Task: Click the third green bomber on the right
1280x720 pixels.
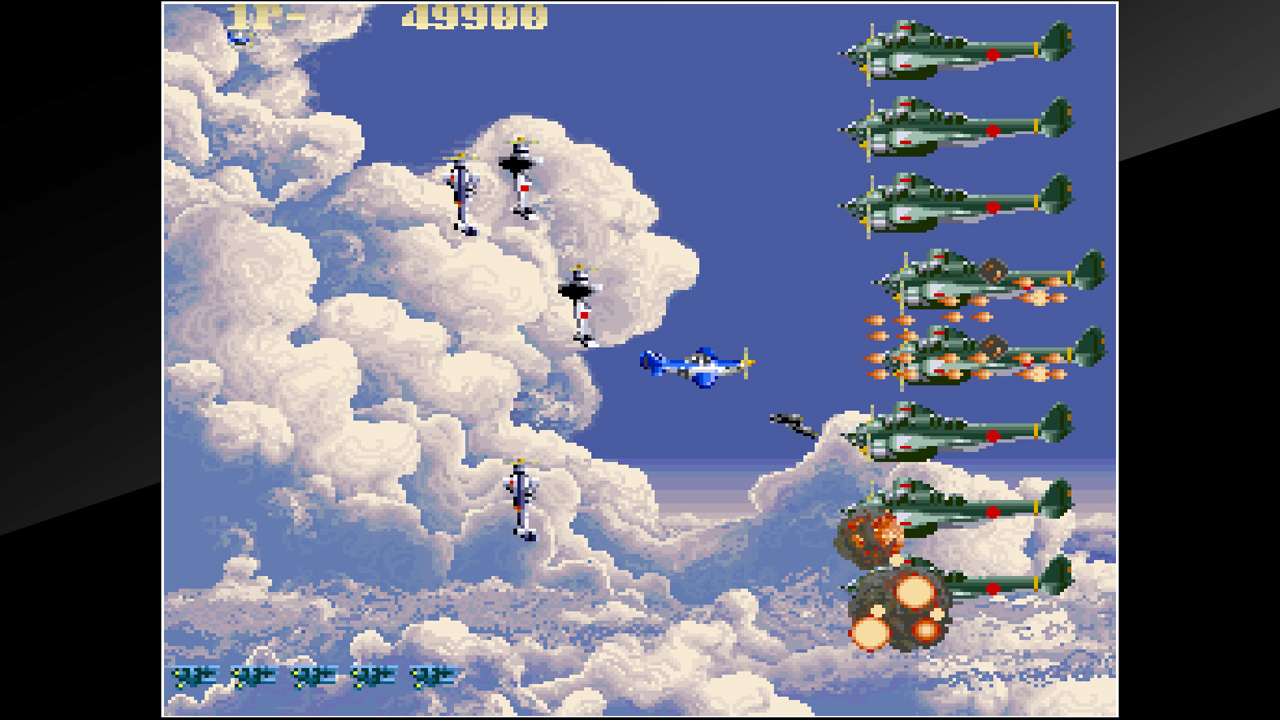Action: (955, 205)
